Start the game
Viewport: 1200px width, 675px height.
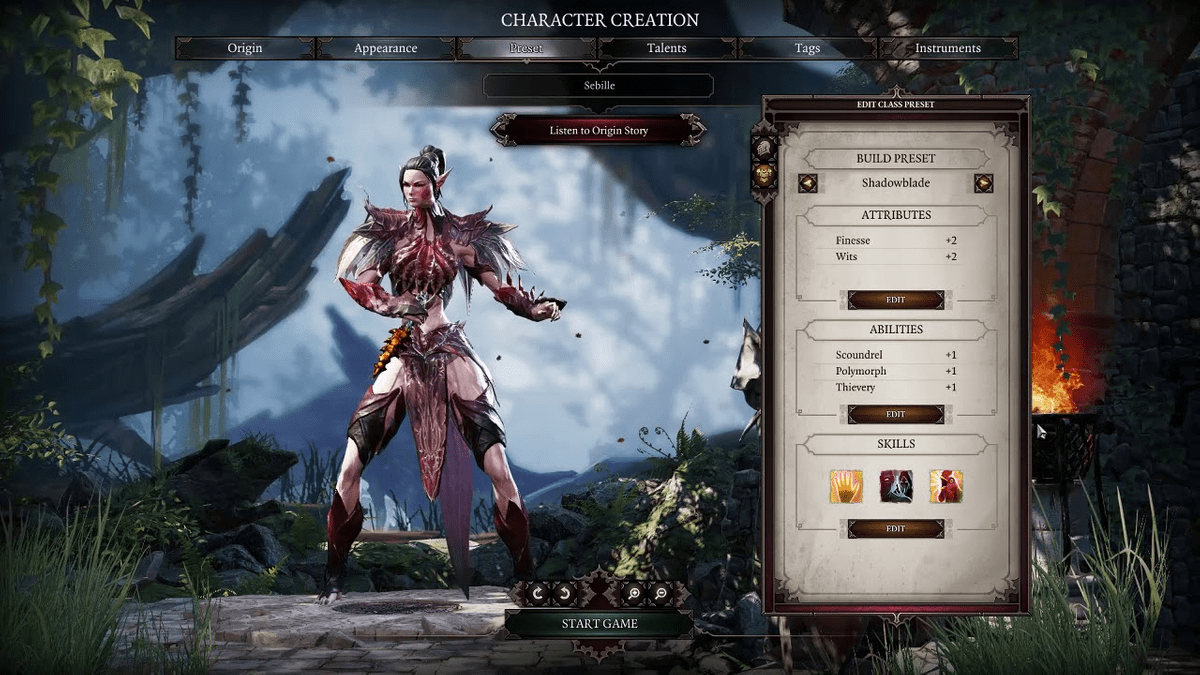coord(599,624)
